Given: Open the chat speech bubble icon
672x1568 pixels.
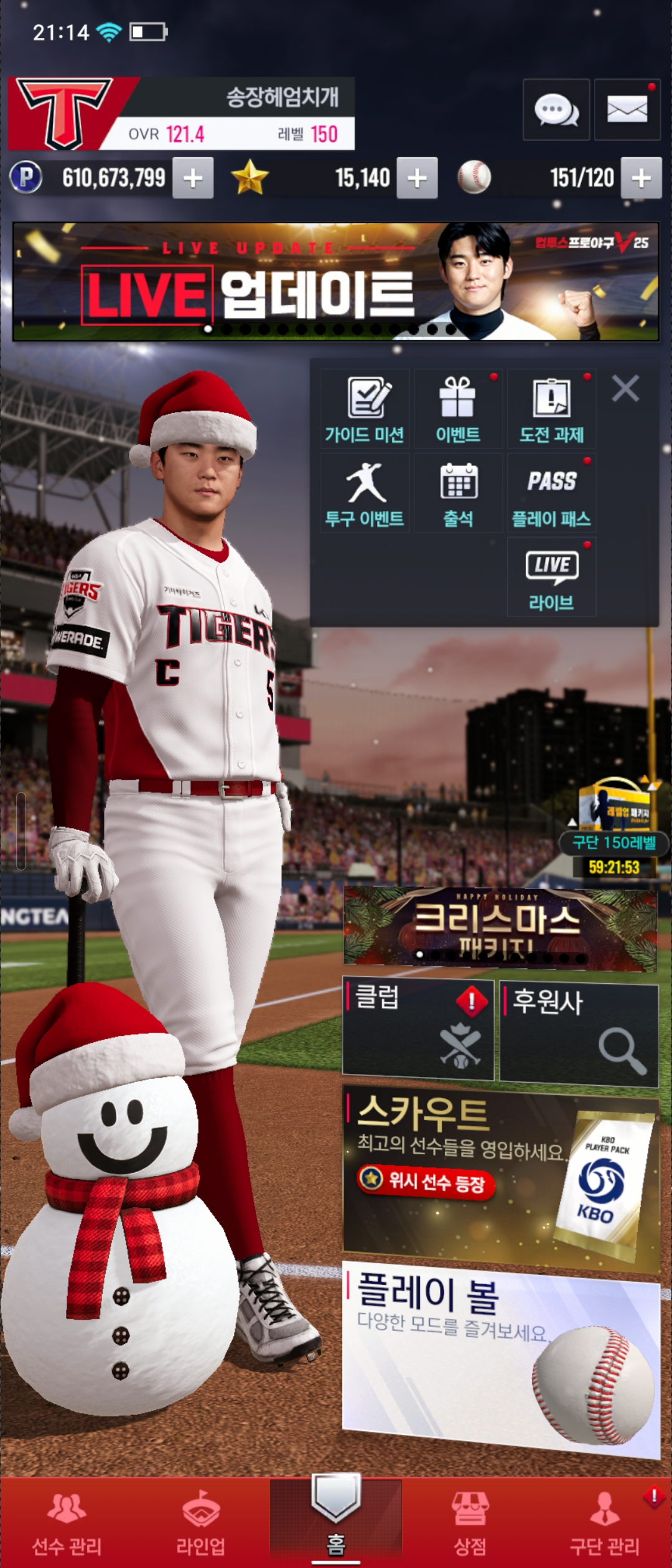Looking at the screenshot, I should [556, 110].
